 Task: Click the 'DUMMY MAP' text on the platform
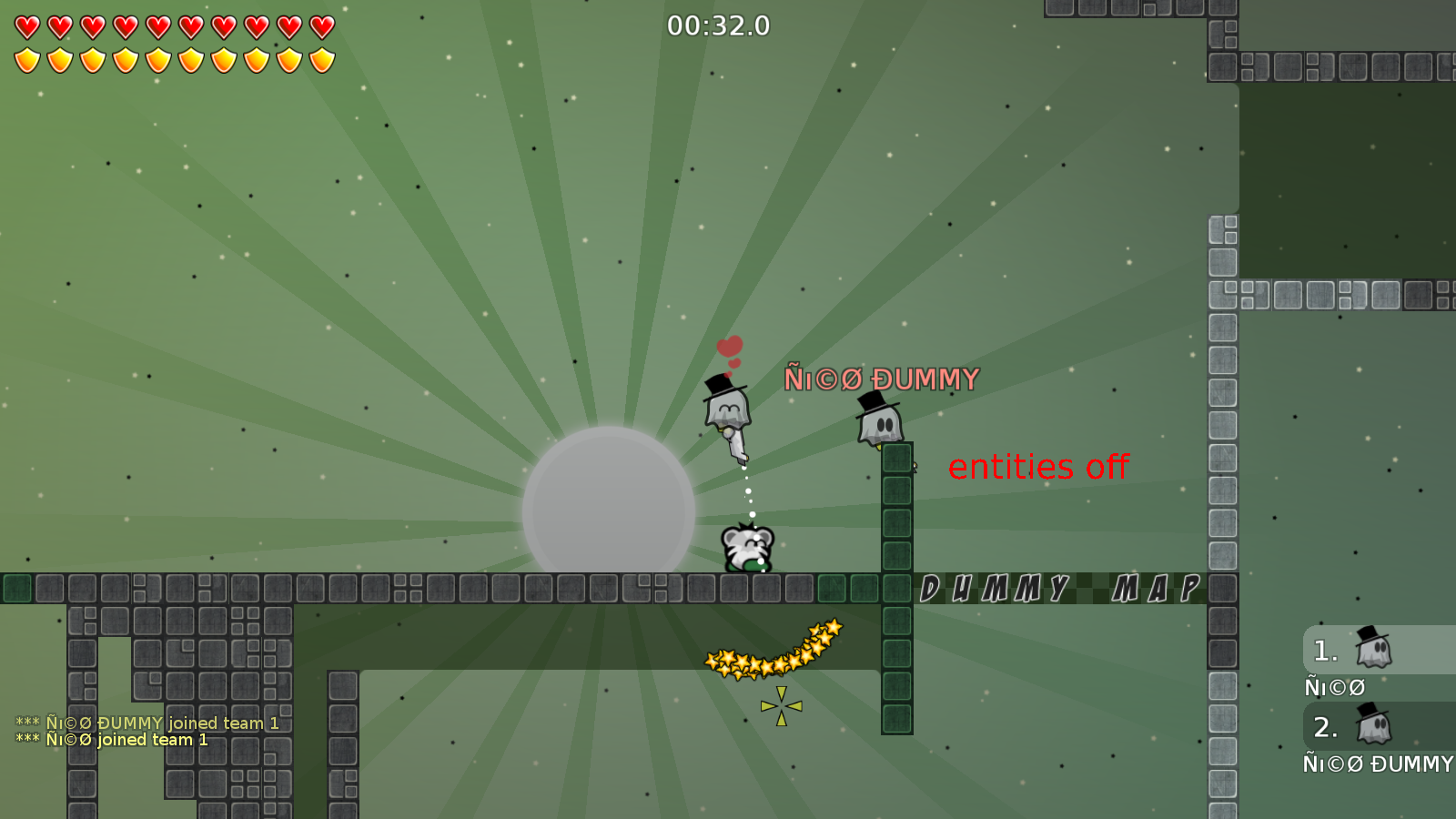coord(1060,589)
